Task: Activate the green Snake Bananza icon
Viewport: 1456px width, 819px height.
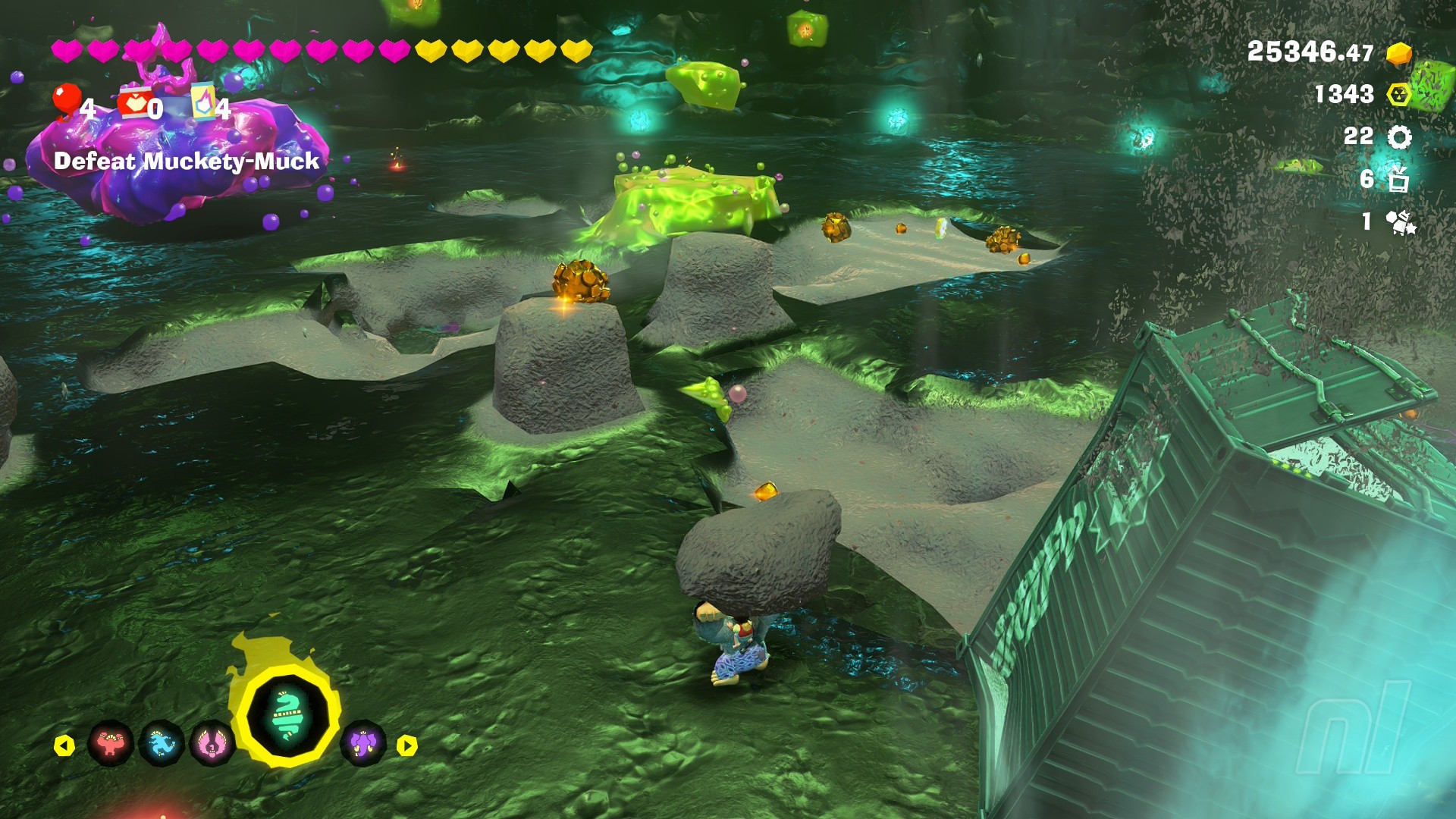Action: [x=287, y=716]
